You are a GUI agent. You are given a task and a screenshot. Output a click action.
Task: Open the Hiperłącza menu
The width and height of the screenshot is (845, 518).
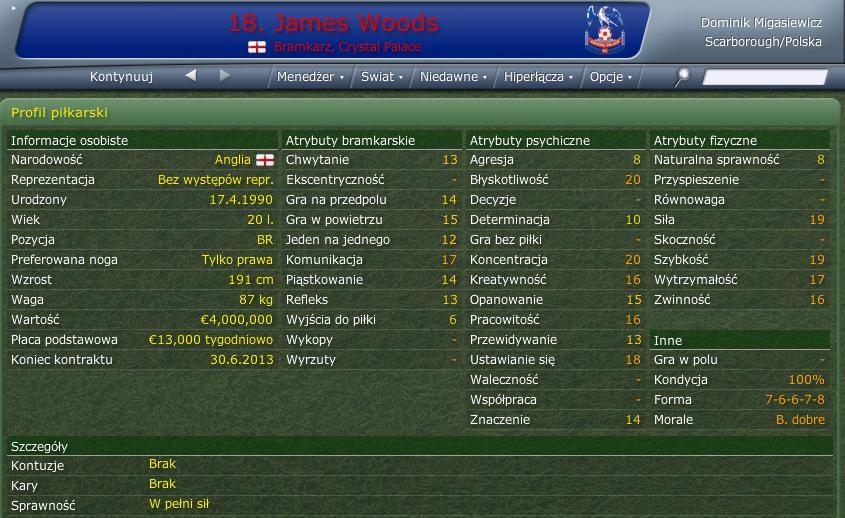tap(538, 77)
